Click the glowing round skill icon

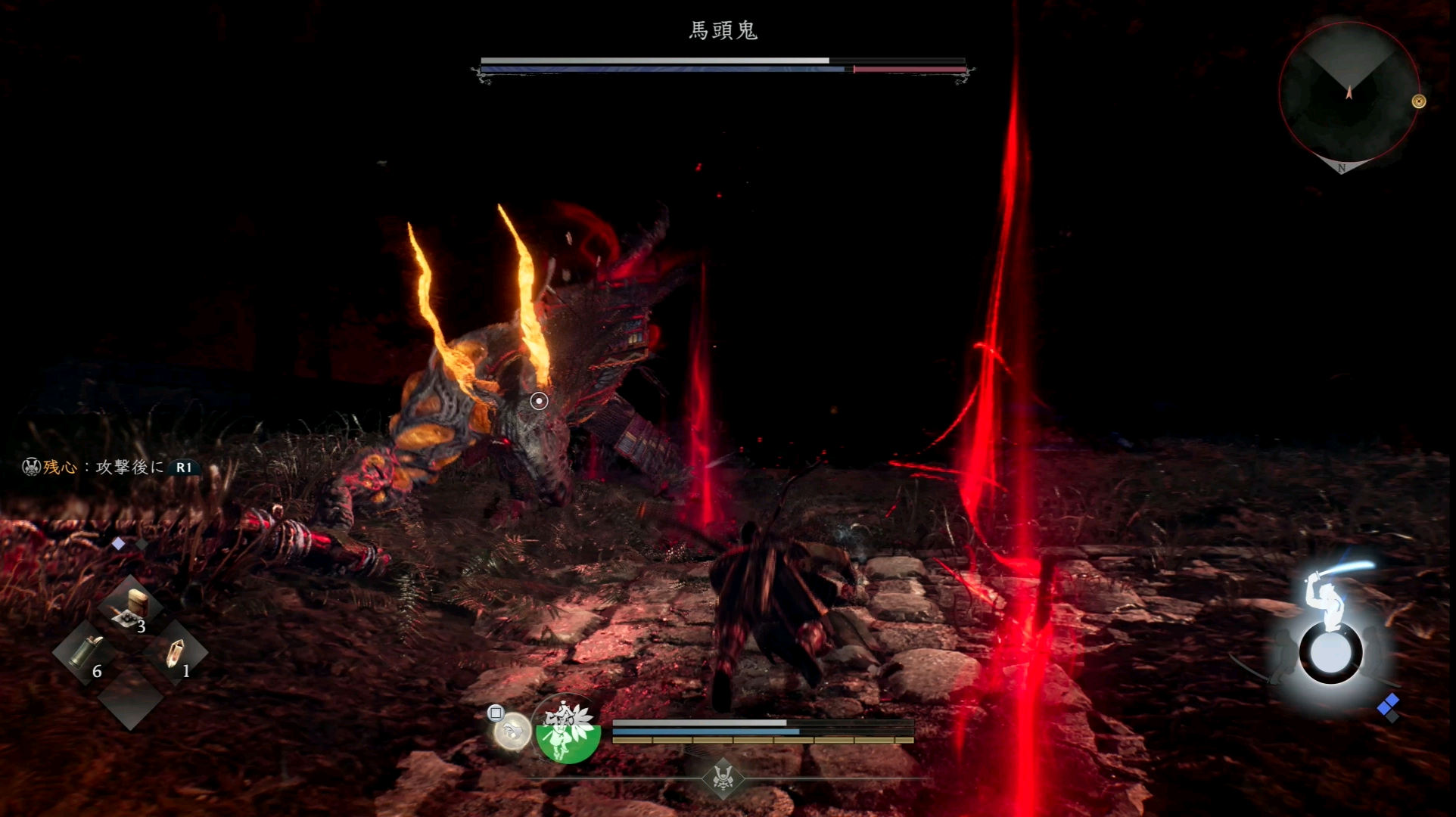(512, 731)
